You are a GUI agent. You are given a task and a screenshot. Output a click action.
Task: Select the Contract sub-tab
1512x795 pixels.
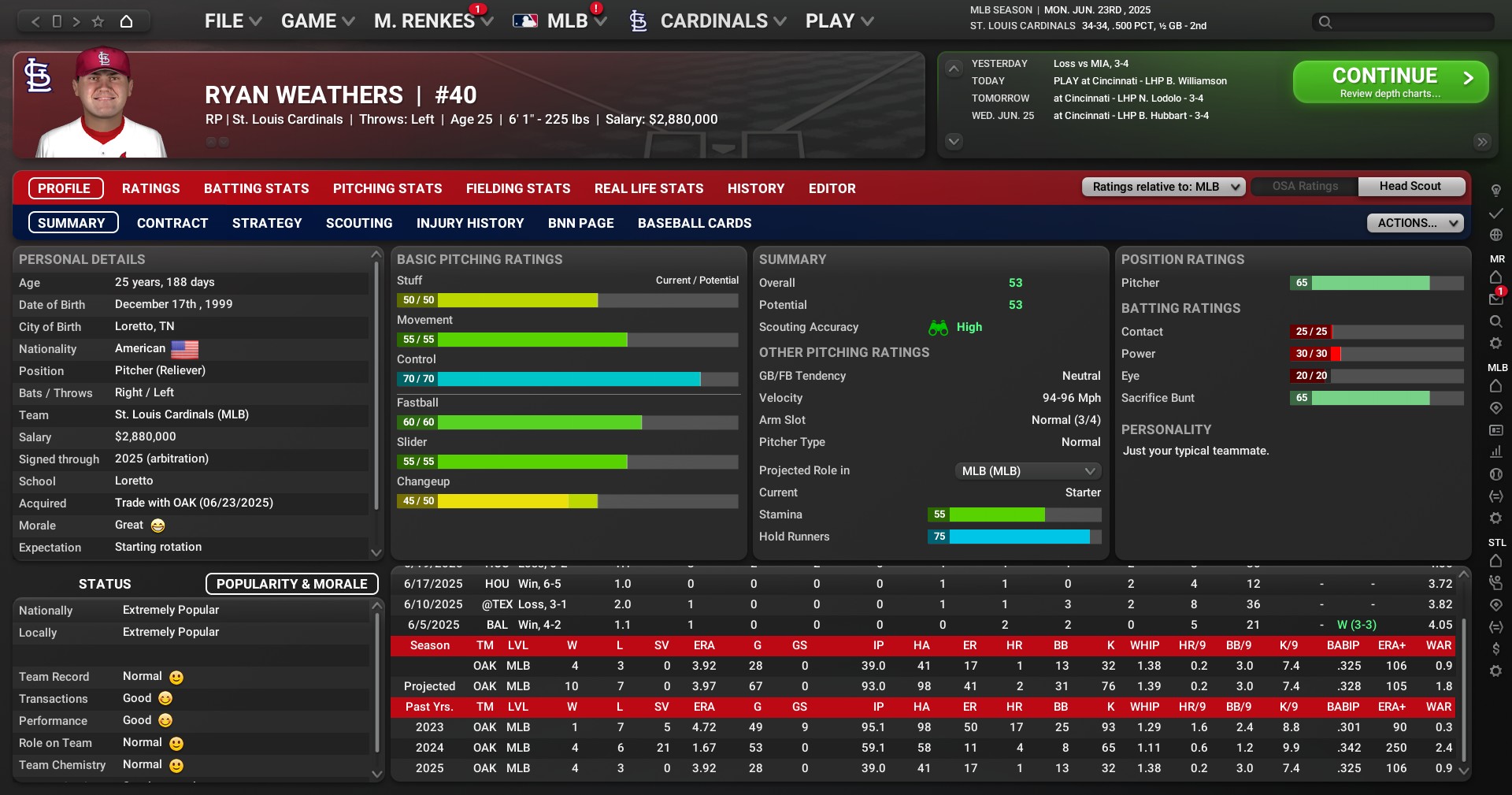click(172, 223)
